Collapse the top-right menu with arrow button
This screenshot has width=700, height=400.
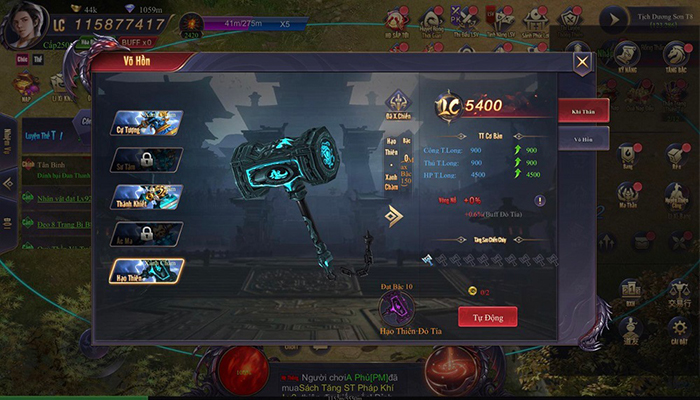pyautogui.click(x=612, y=18)
